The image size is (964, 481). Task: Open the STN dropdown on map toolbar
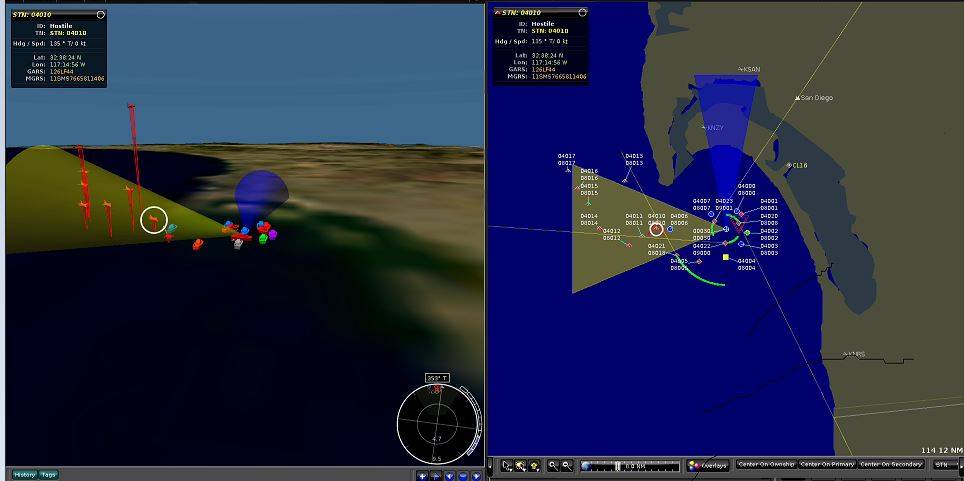pyautogui.click(x=945, y=465)
